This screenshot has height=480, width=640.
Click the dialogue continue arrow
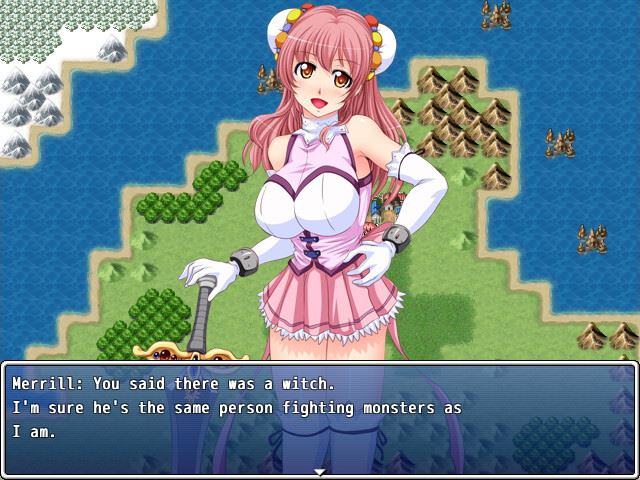[x=320, y=471]
